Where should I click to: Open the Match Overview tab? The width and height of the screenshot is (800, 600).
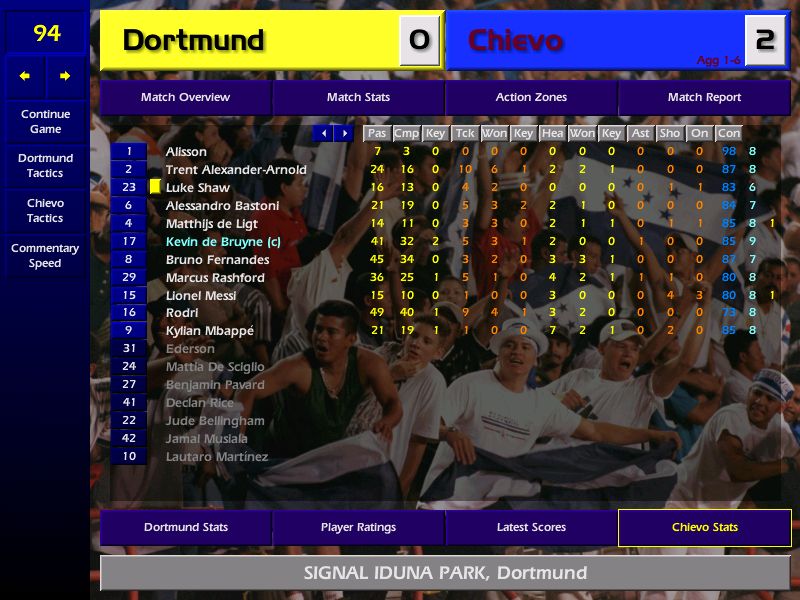[x=185, y=97]
